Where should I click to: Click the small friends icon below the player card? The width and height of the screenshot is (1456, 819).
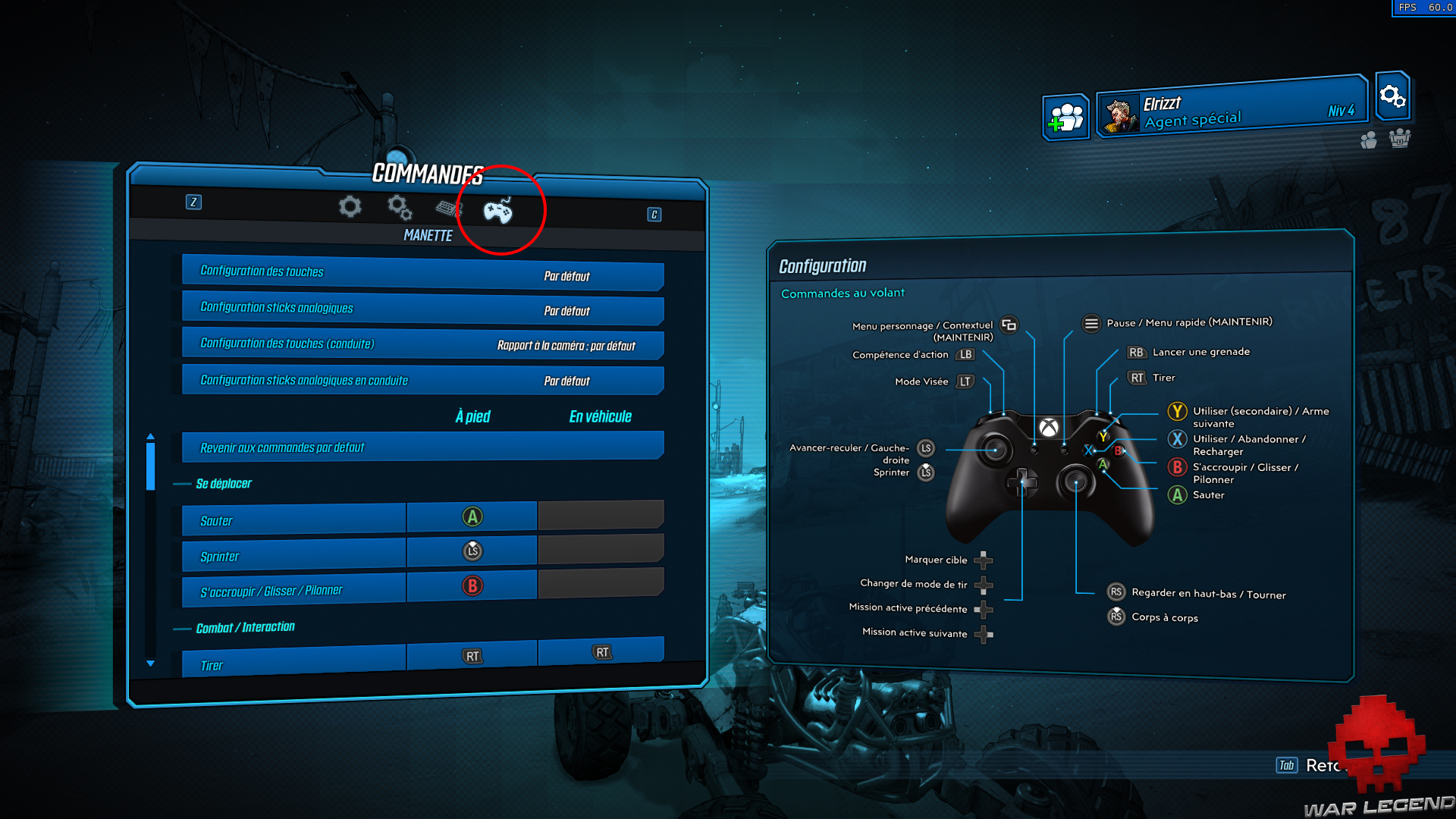(x=1369, y=140)
